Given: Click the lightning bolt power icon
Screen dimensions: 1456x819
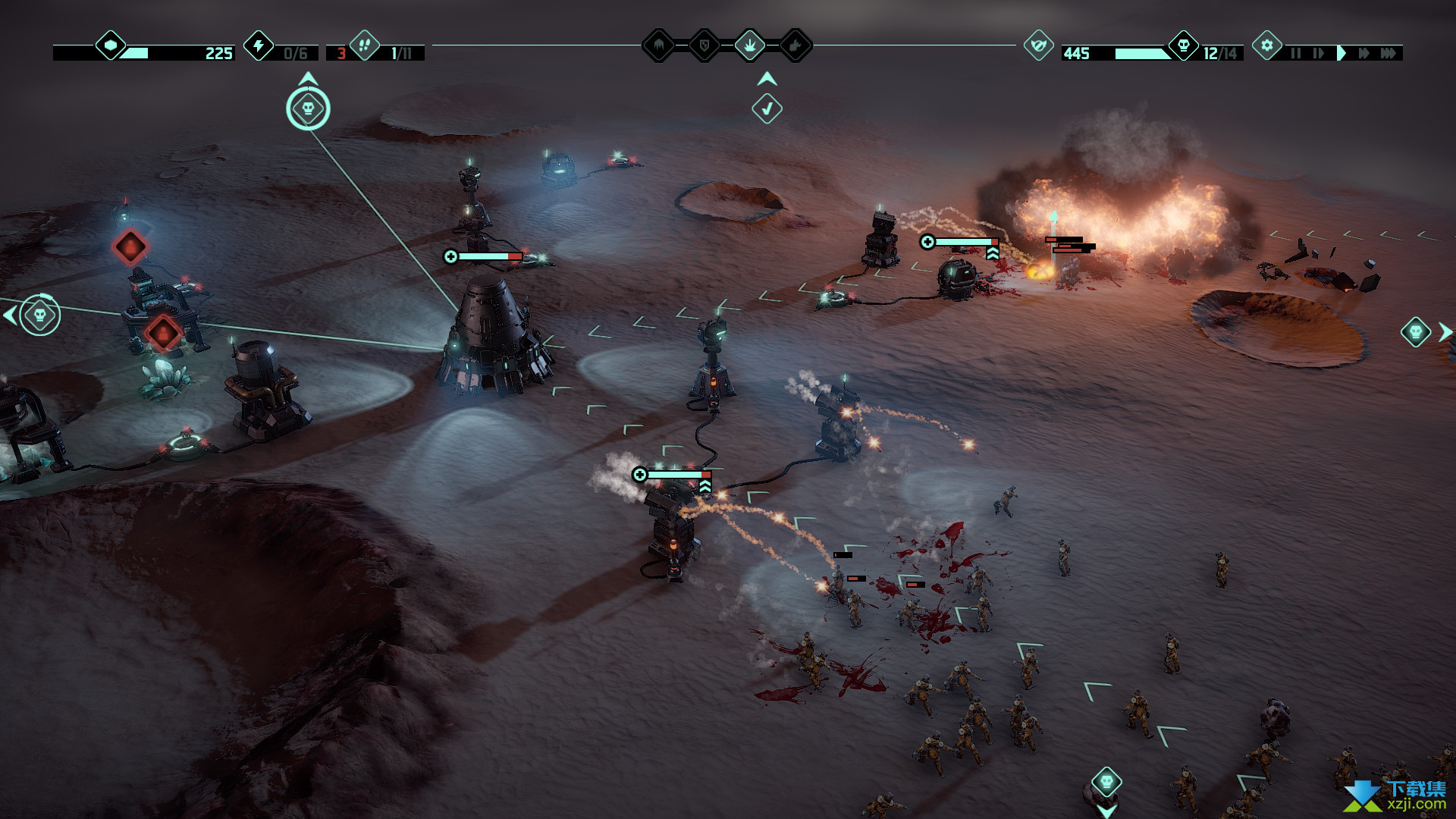Looking at the screenshot, I should tap(259, 45).
